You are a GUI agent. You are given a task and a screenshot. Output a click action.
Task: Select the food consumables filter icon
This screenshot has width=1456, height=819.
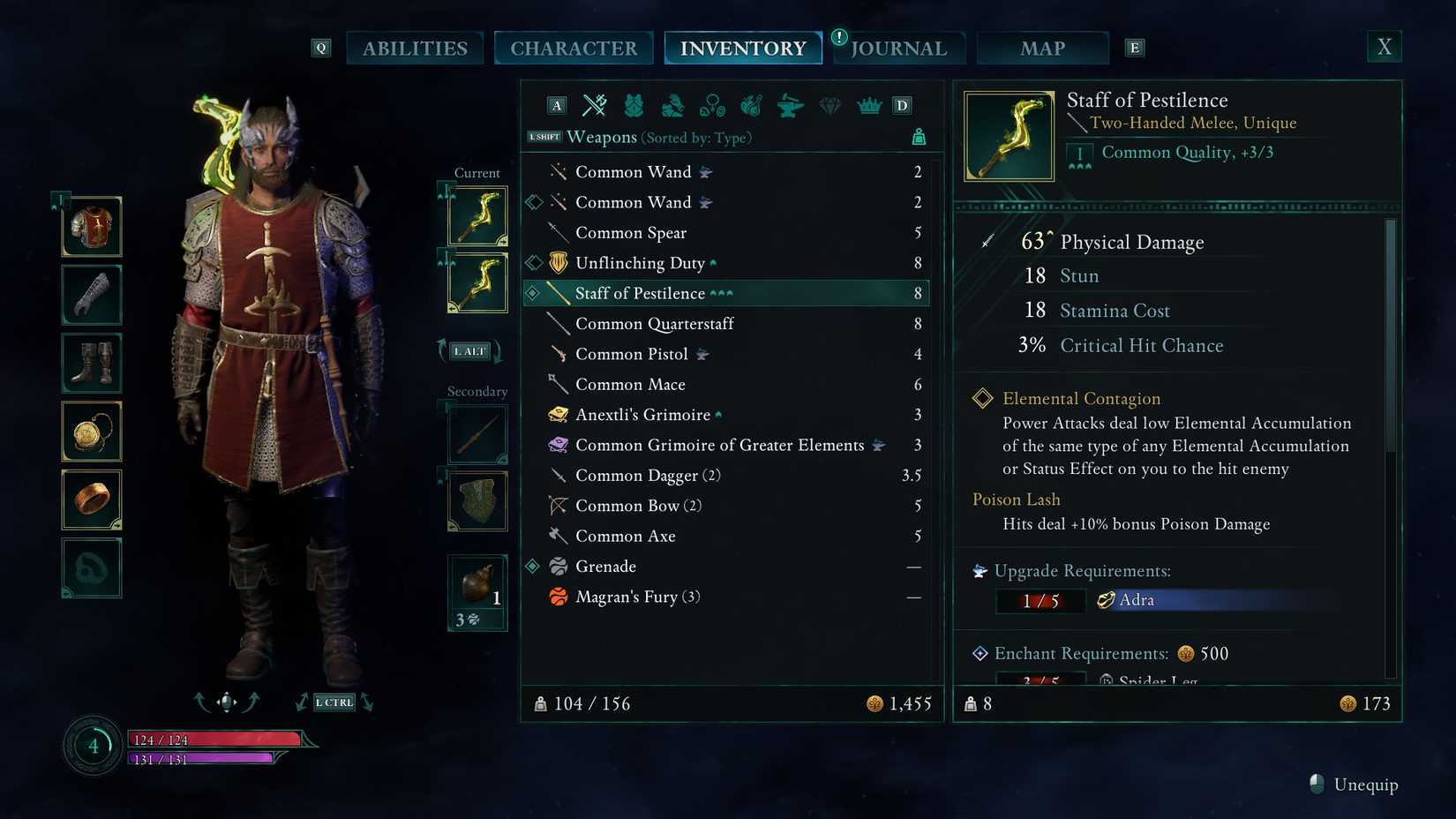(749, 105)
